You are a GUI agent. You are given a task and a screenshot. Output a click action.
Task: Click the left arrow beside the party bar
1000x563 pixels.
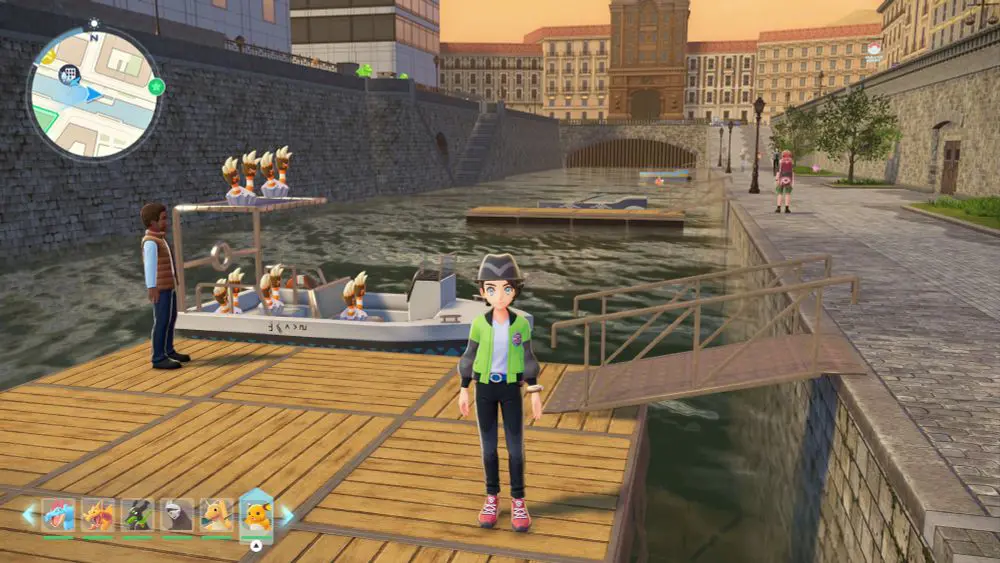[x=28, y=515]
